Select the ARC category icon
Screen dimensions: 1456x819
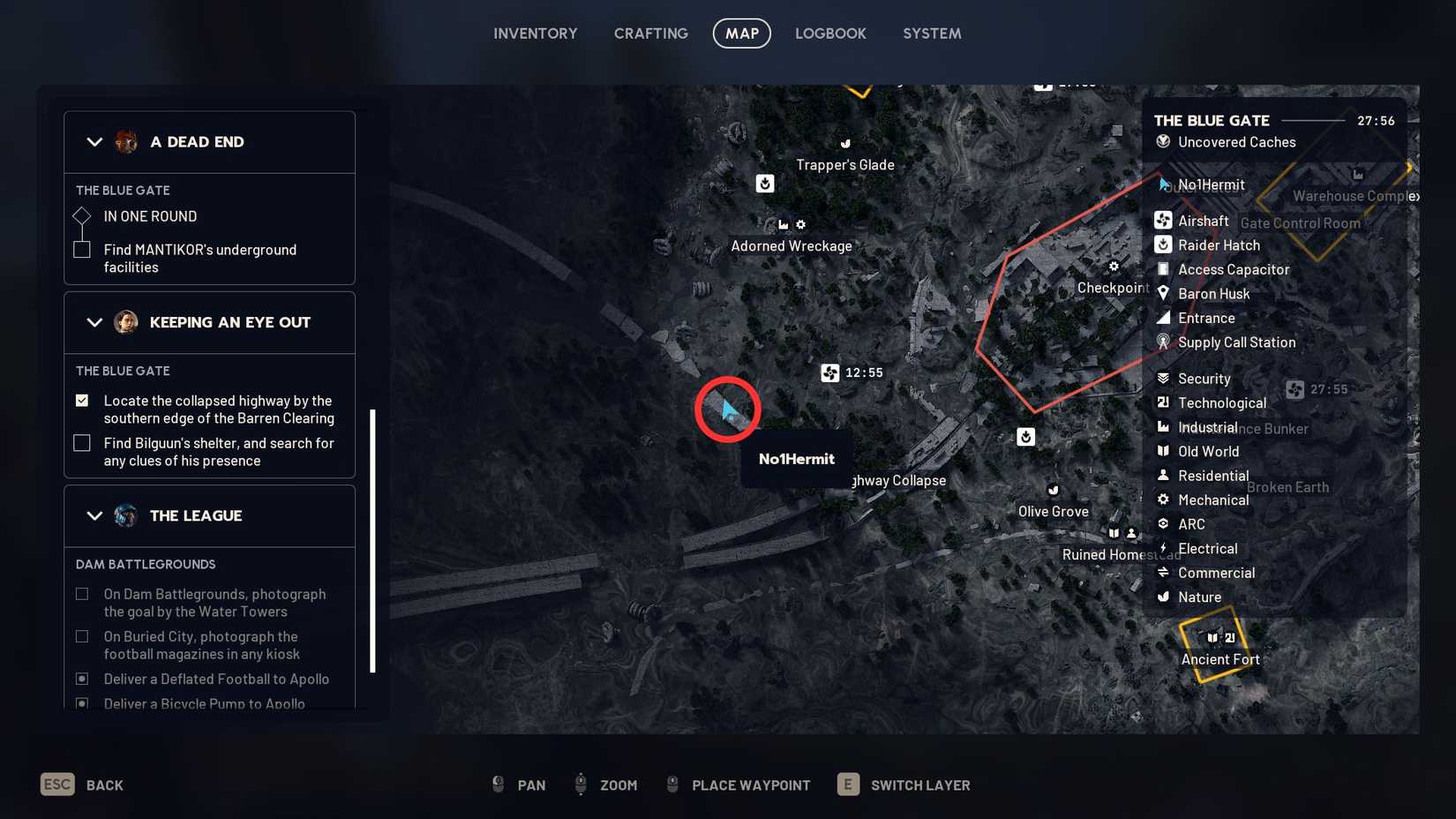point(1165,523)
